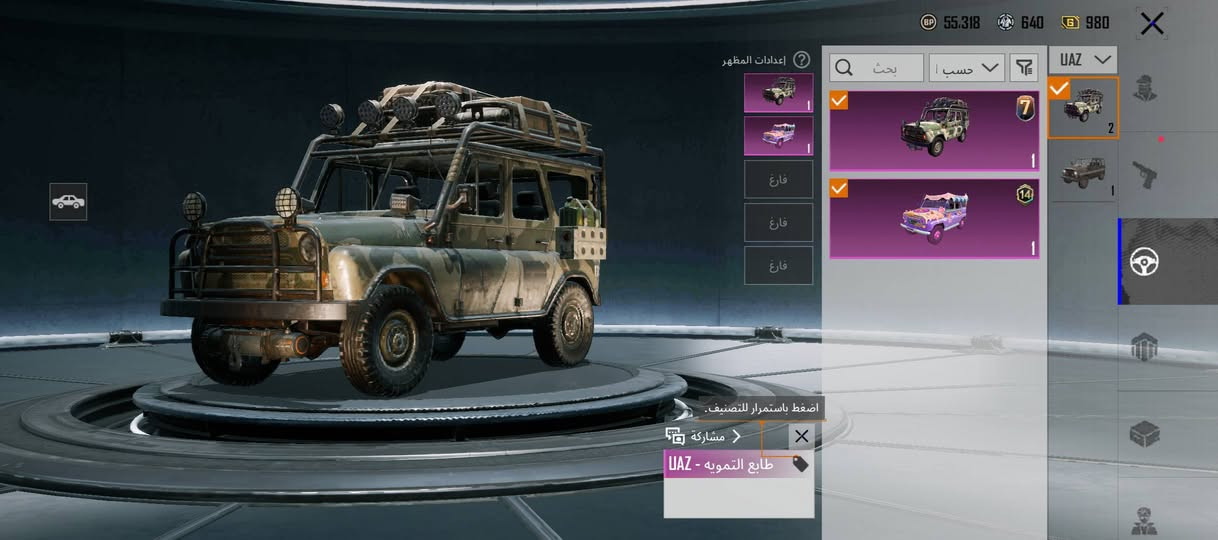Select the camo UAZ appearance preset slot
The height and width of the screenshot is (540, 1218).
click(778, 93)
